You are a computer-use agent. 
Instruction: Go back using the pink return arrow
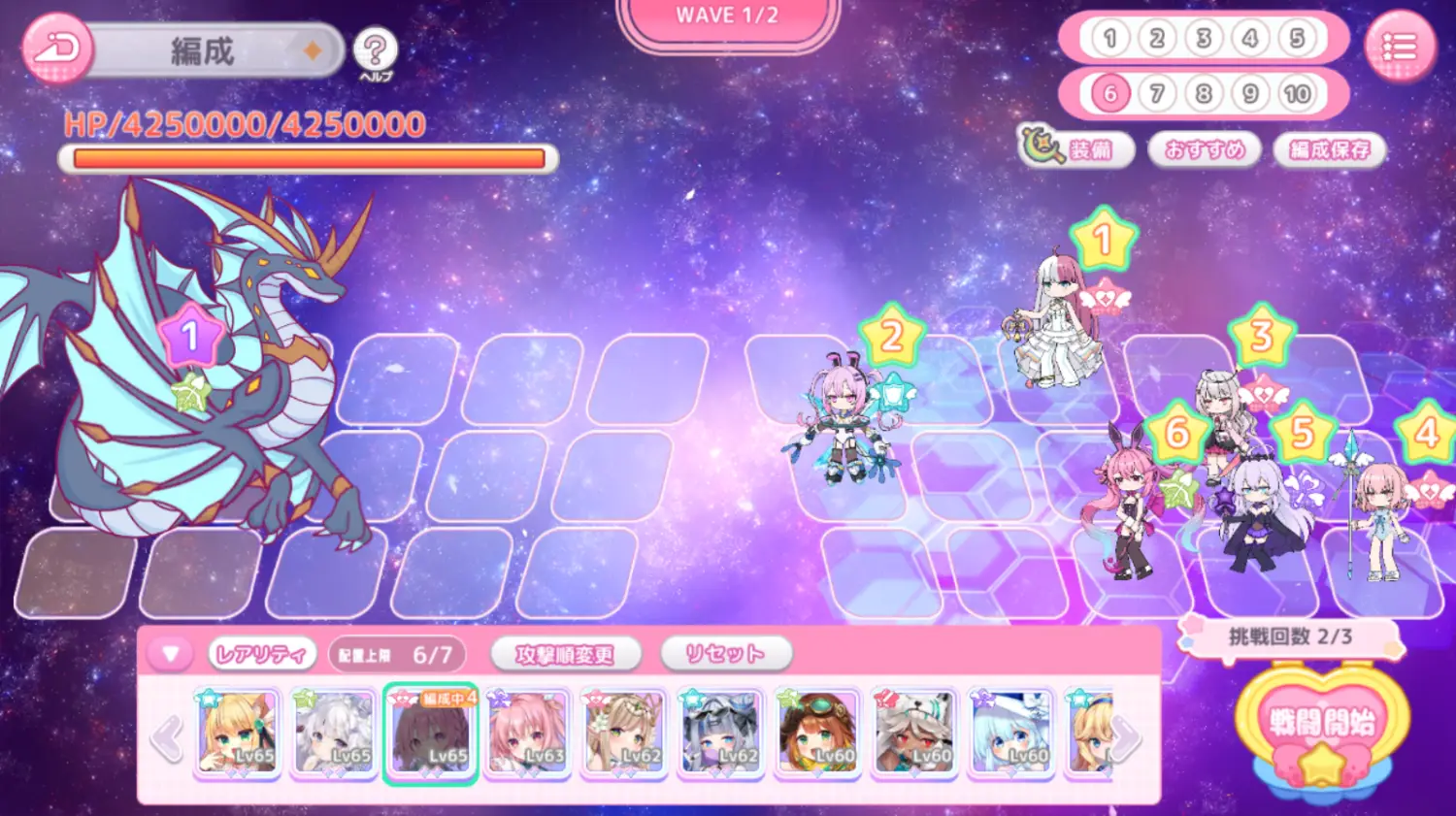[x=56, y=49]
